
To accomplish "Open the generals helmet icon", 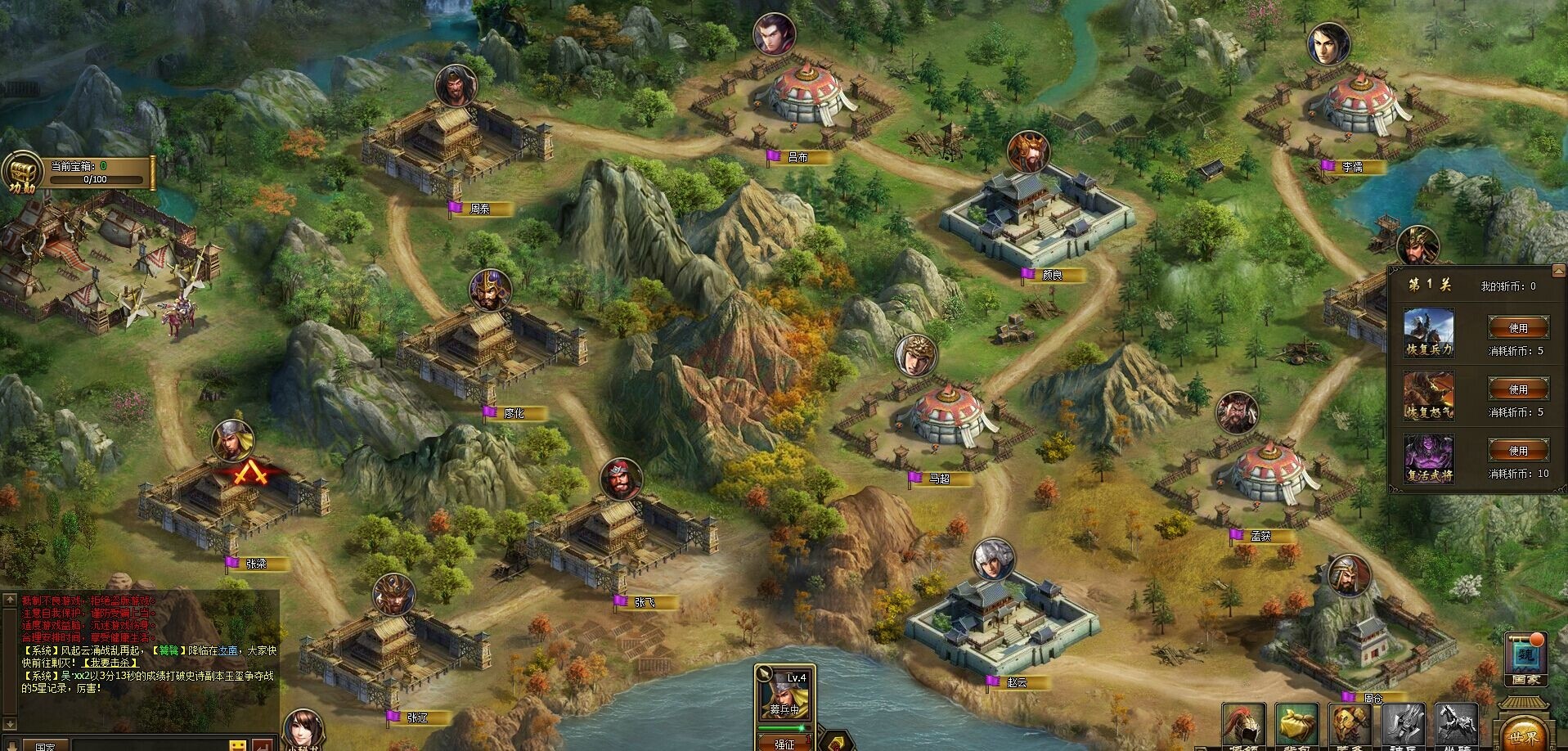I will 1243,727.
